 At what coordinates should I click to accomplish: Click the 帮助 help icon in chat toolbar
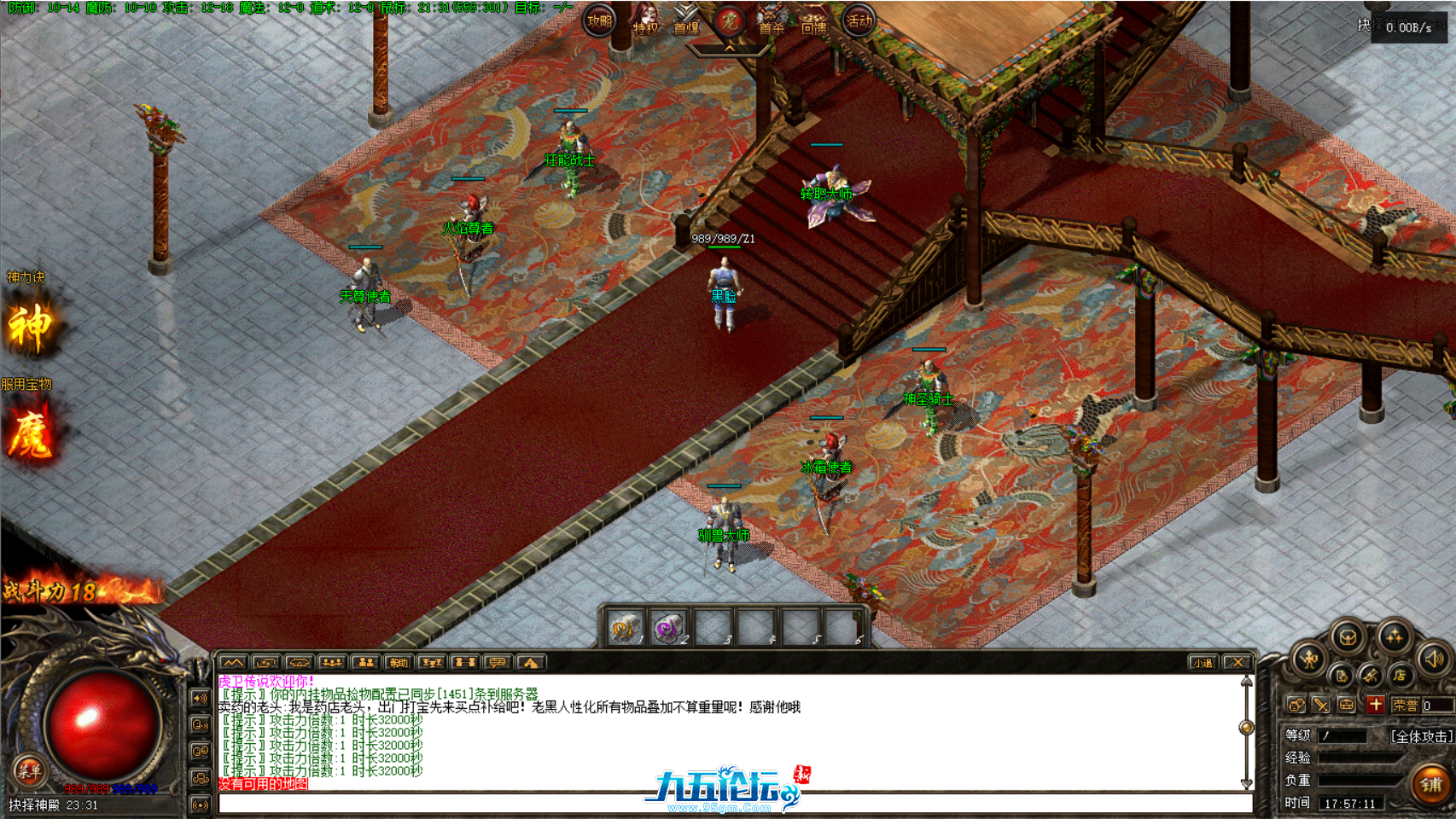click(399, 662)
